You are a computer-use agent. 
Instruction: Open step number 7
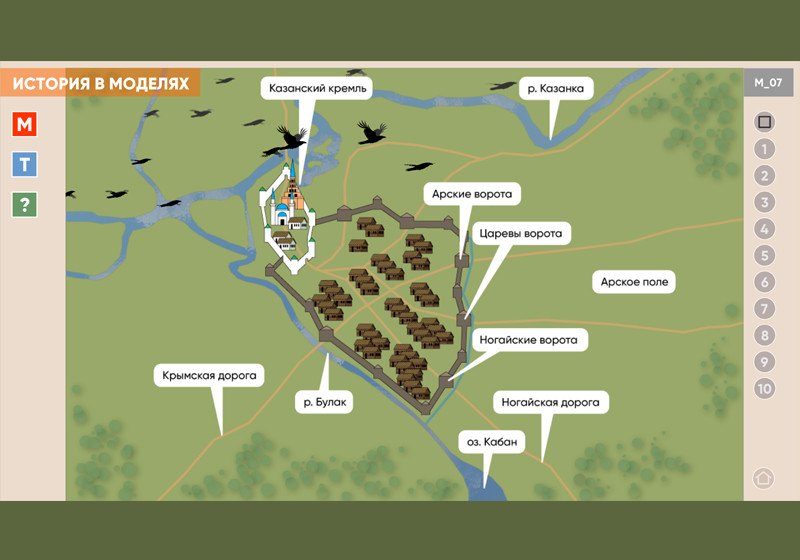(765, 309)
